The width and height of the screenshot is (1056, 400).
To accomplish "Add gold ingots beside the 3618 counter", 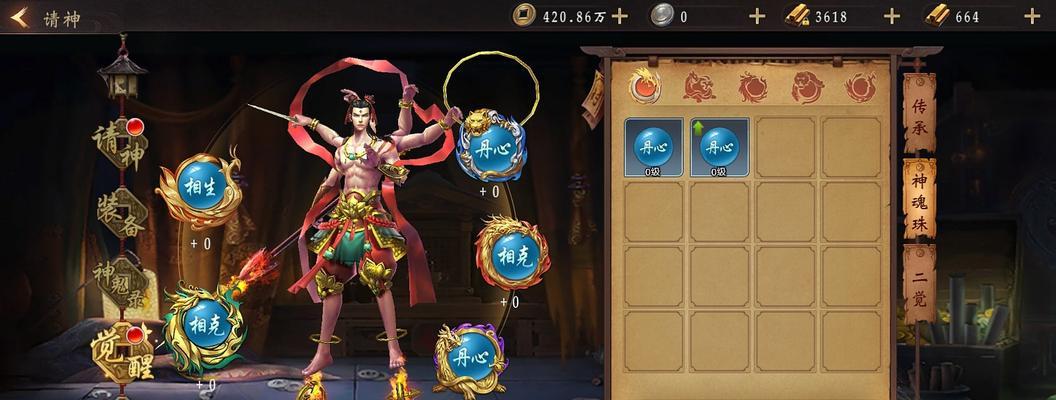I will (x=891, y=16).
